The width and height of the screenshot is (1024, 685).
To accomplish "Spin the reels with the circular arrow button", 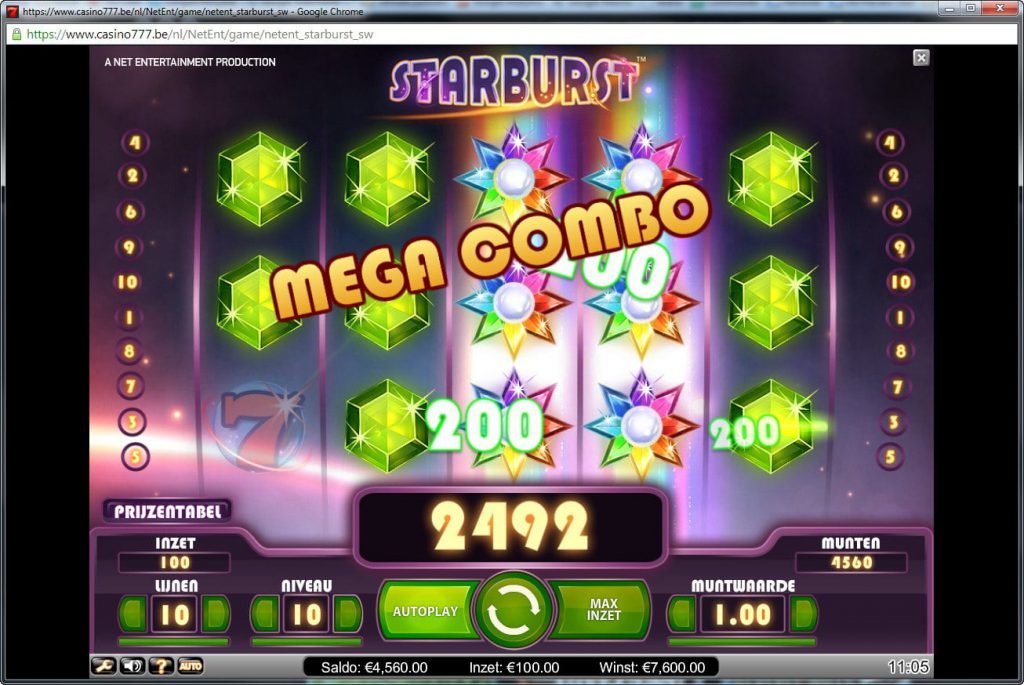I will 514,610.
